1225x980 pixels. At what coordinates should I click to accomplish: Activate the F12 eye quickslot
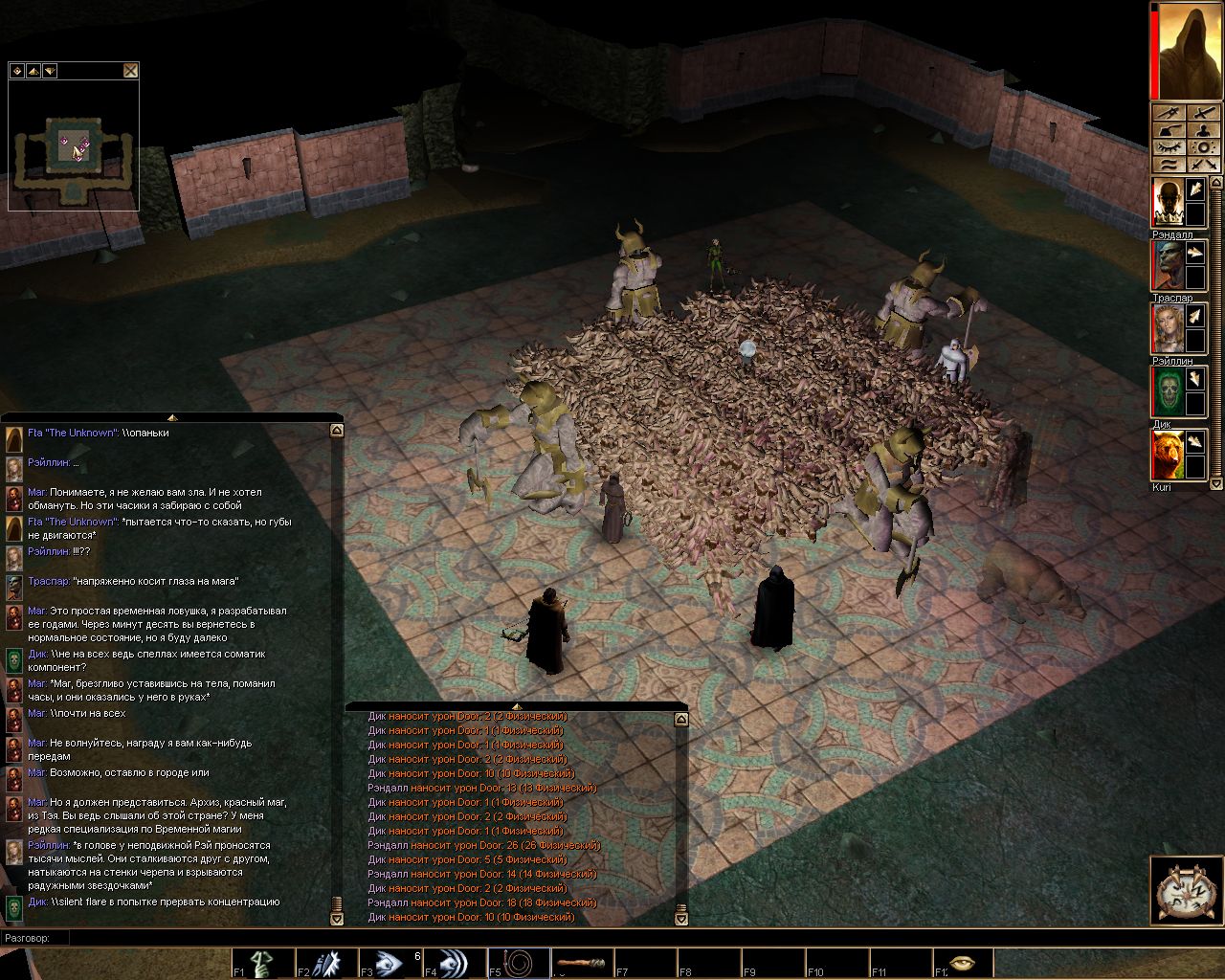tap(962, 963)
